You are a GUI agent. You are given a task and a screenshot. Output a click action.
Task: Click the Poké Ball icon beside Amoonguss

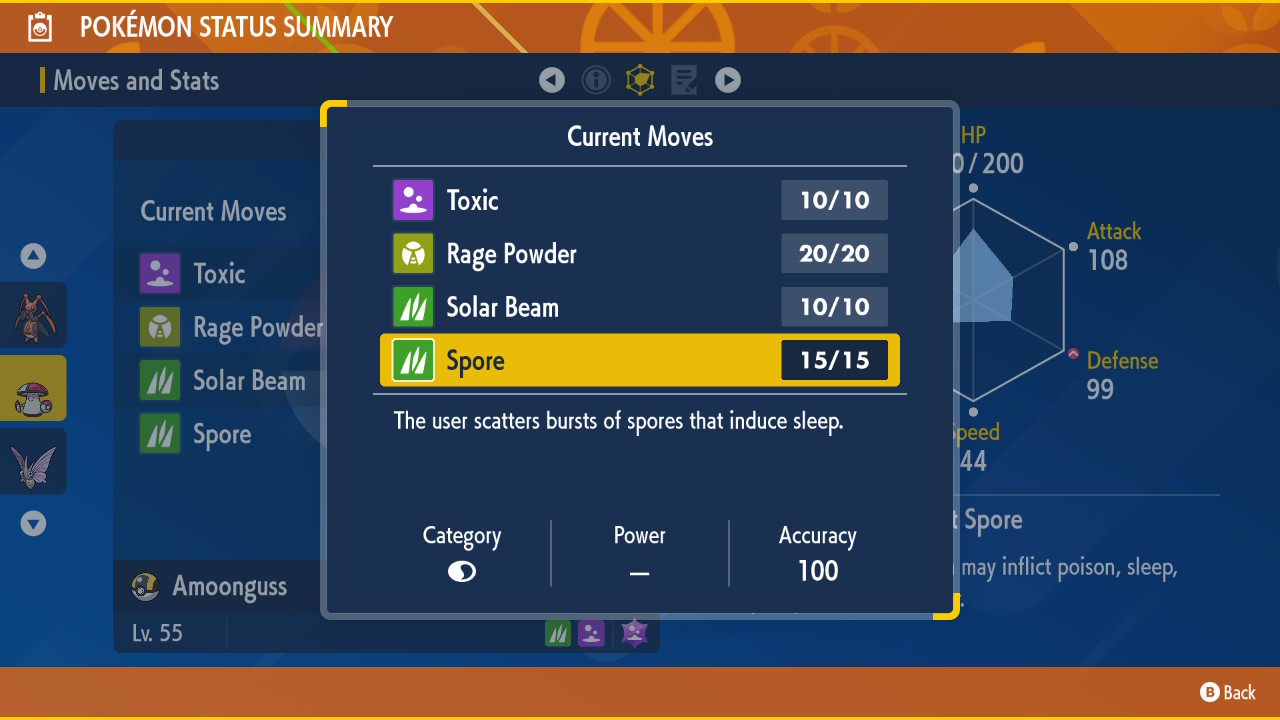(145, 586)
